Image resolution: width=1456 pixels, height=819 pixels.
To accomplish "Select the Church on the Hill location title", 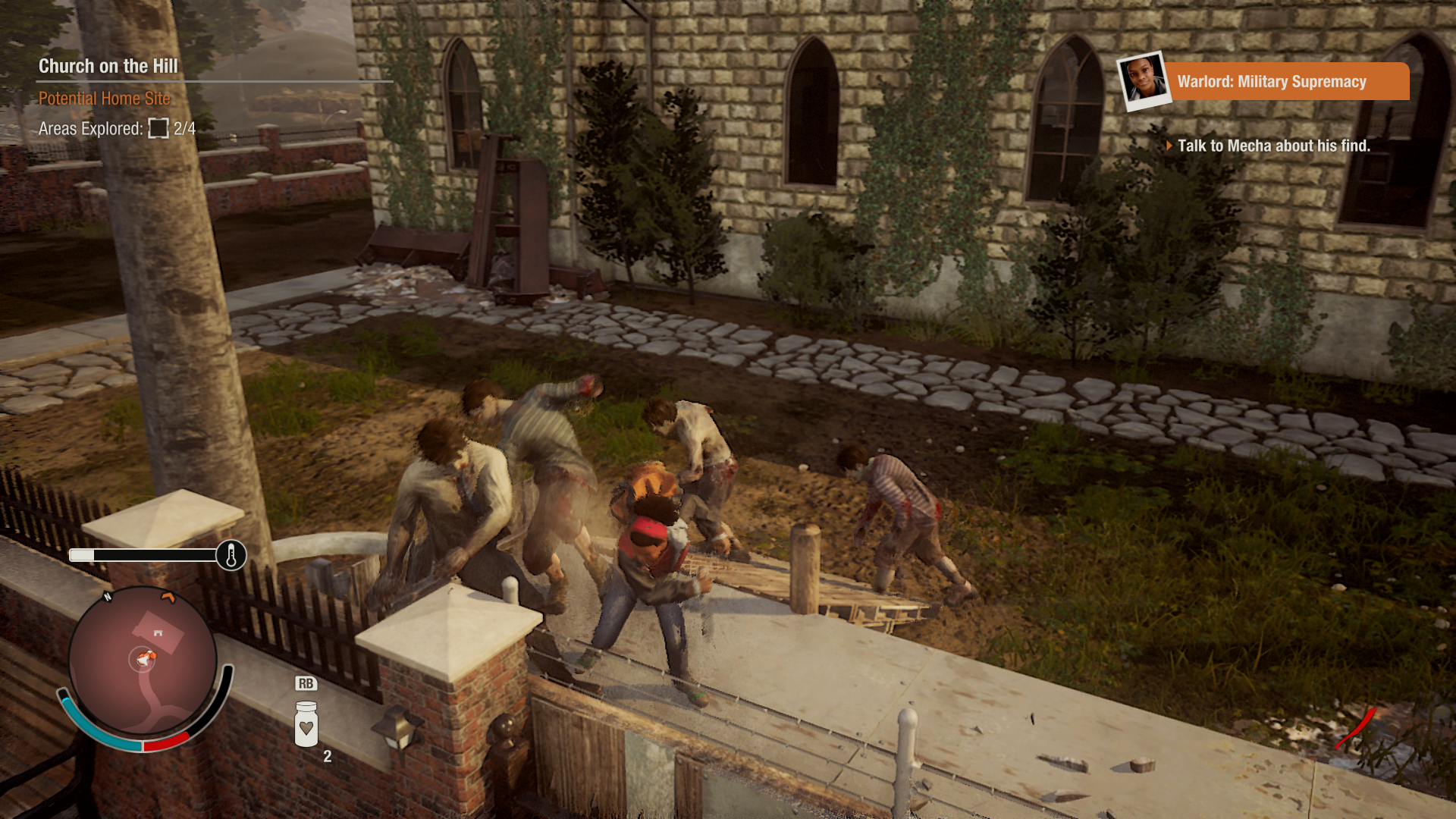I will pyautogui.click(x=108, y=67).
